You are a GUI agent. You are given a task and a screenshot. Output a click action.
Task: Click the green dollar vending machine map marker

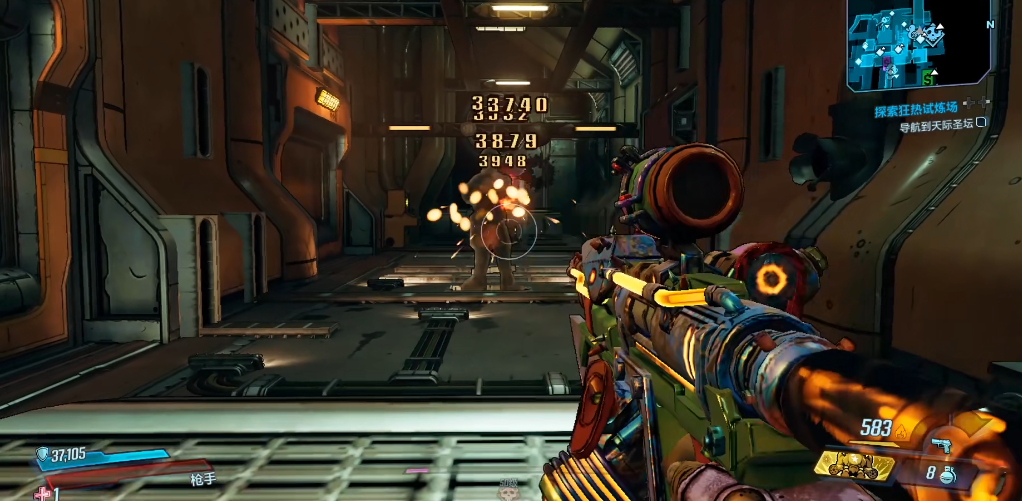pyautogui.click(x=929, y=78)
